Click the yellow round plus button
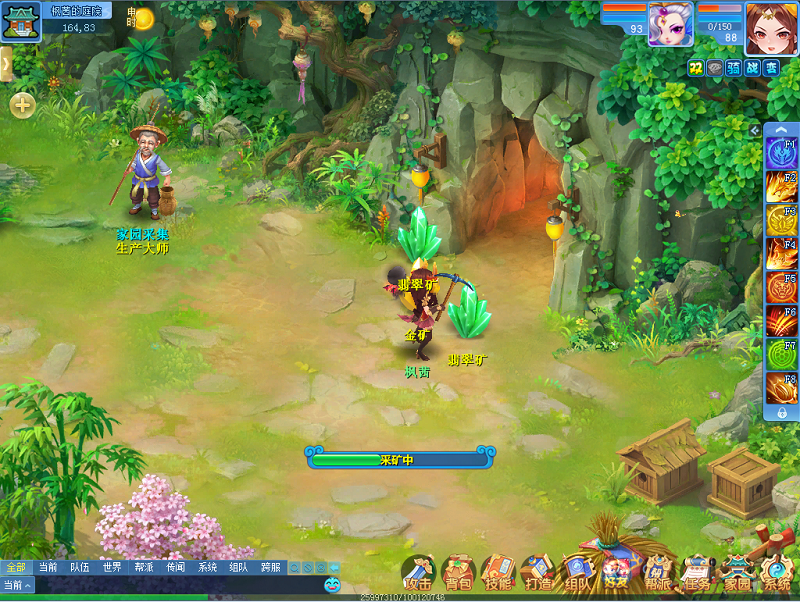Viewport: 800px width, 602px height. coord(22,104)
